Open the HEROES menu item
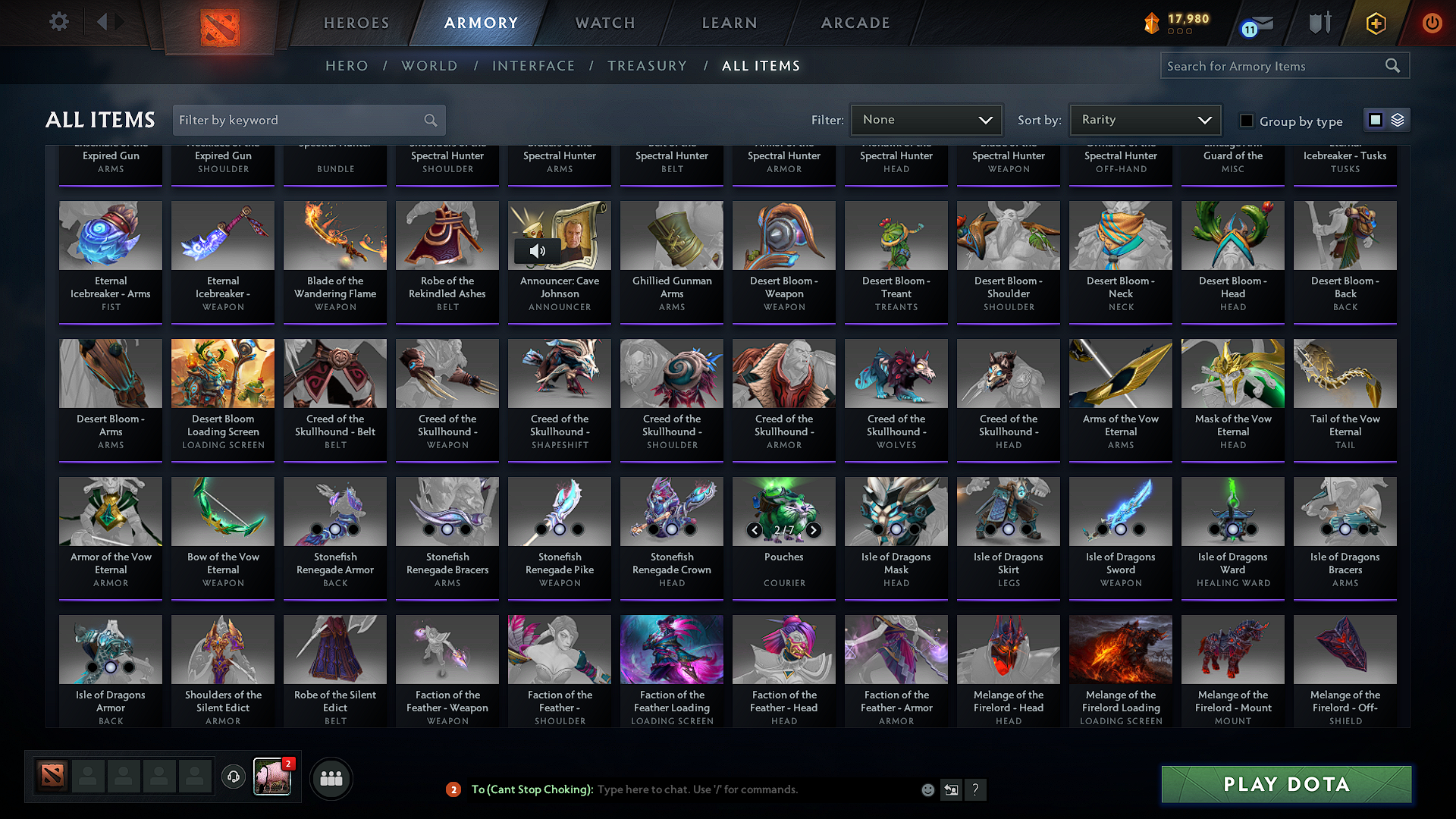This screenshot has width=1456, height=819. pos(356,23)
